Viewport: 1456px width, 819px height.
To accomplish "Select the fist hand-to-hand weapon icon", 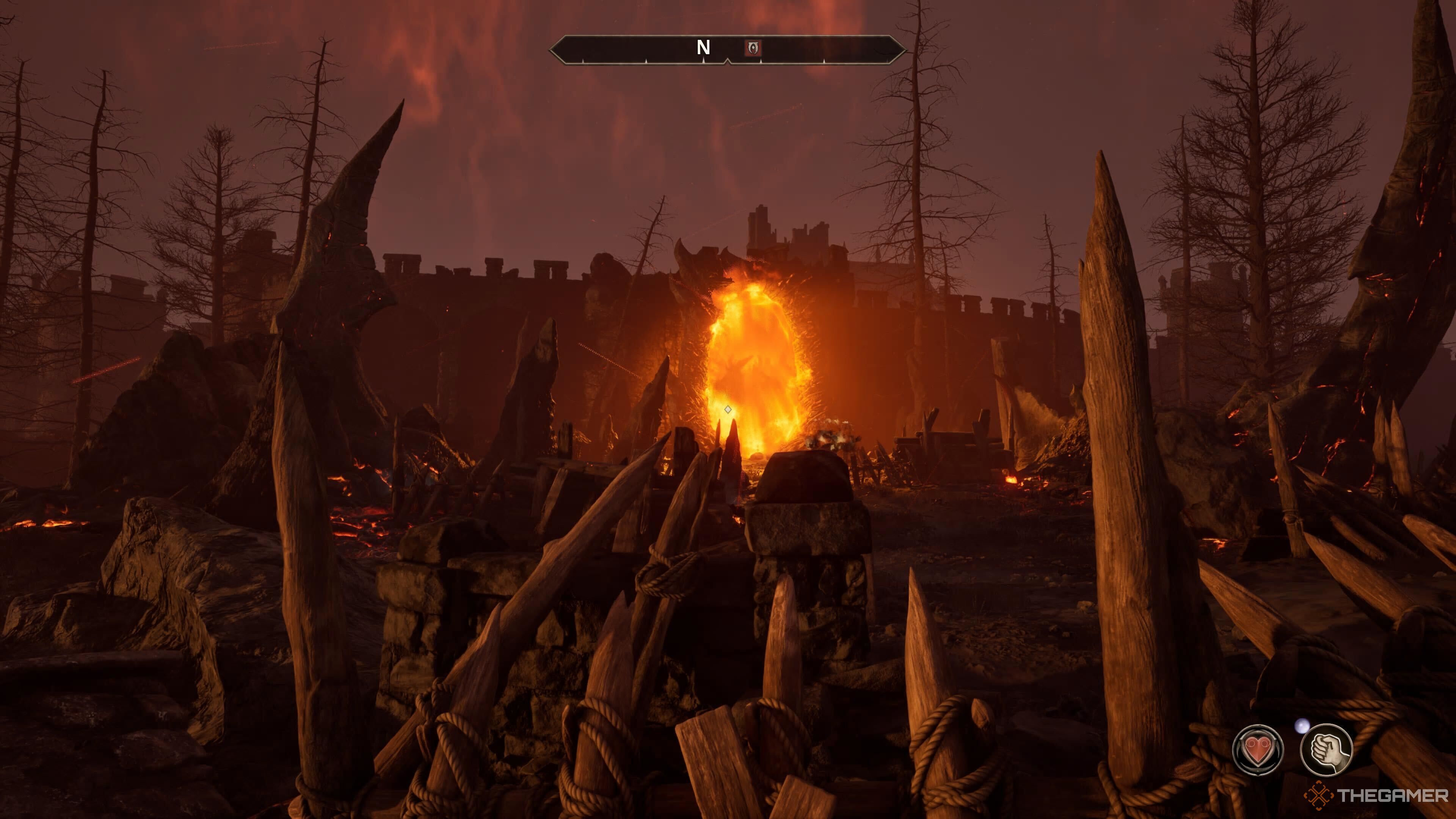I will pos(1326,750).
